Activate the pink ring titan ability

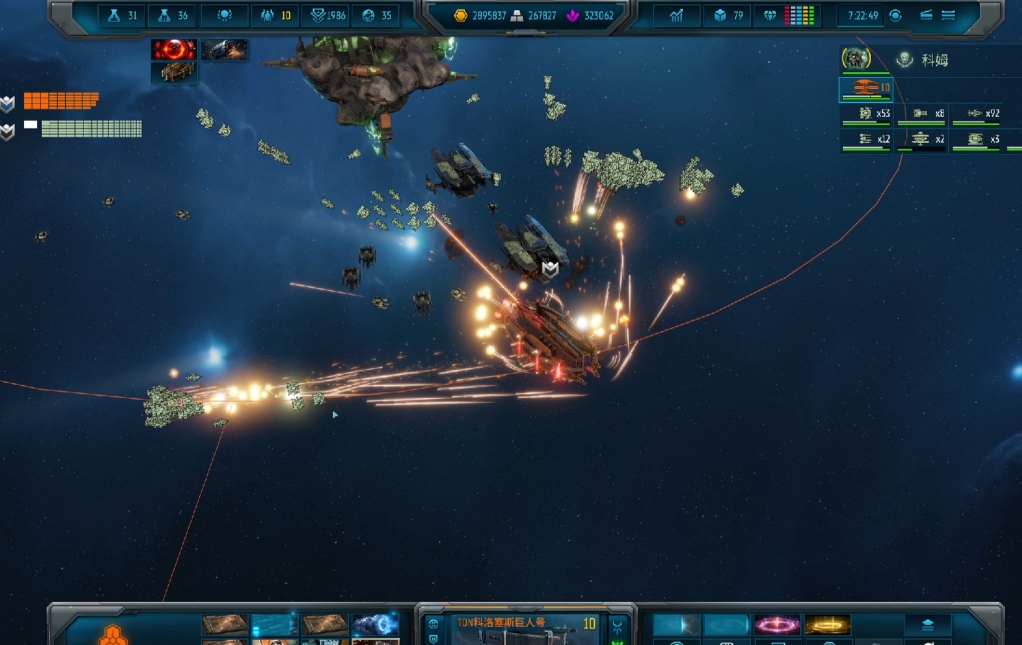tap(777, 625)
